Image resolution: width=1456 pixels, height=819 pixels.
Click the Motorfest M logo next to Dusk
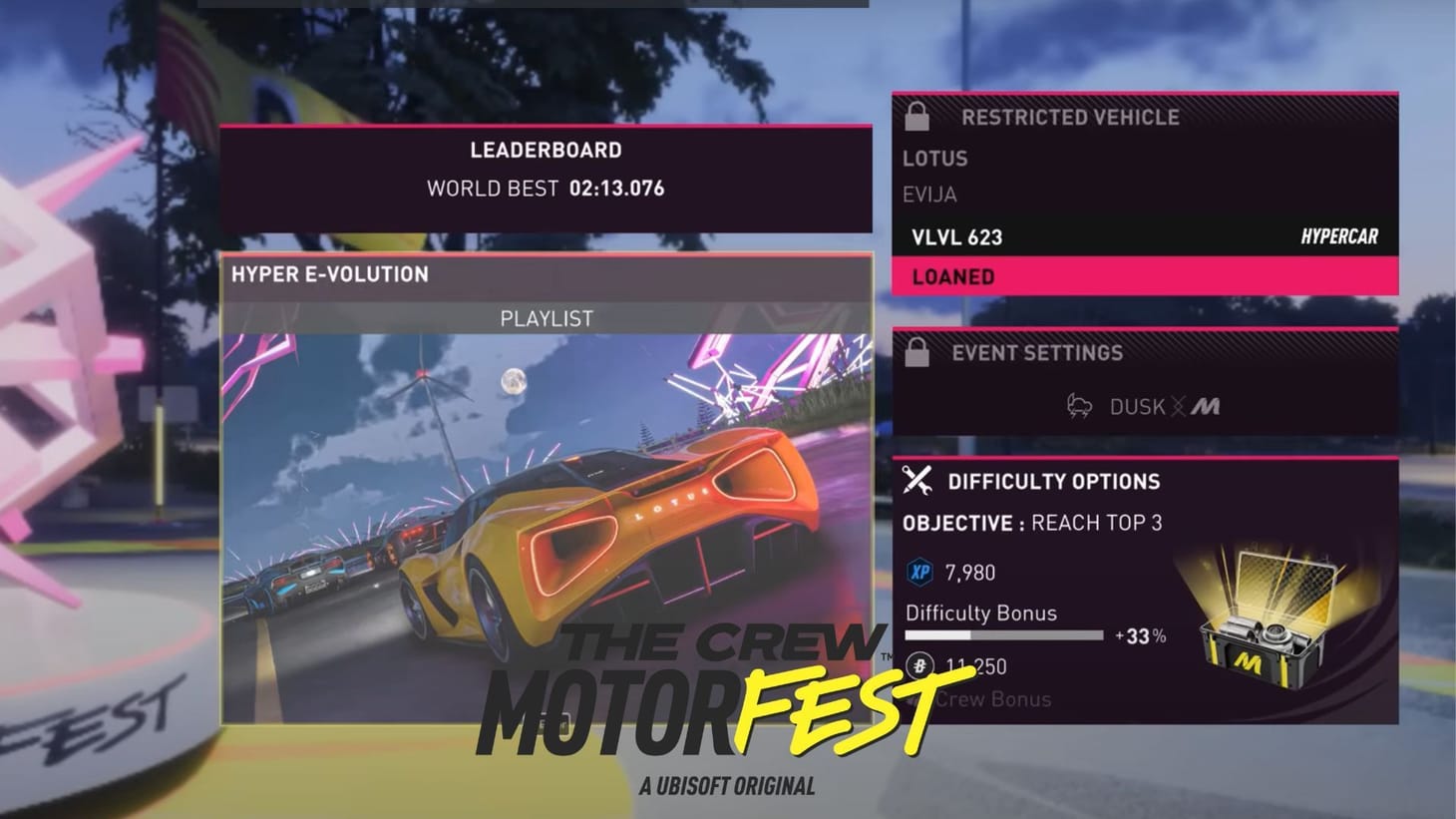[x=1207, y=406]
